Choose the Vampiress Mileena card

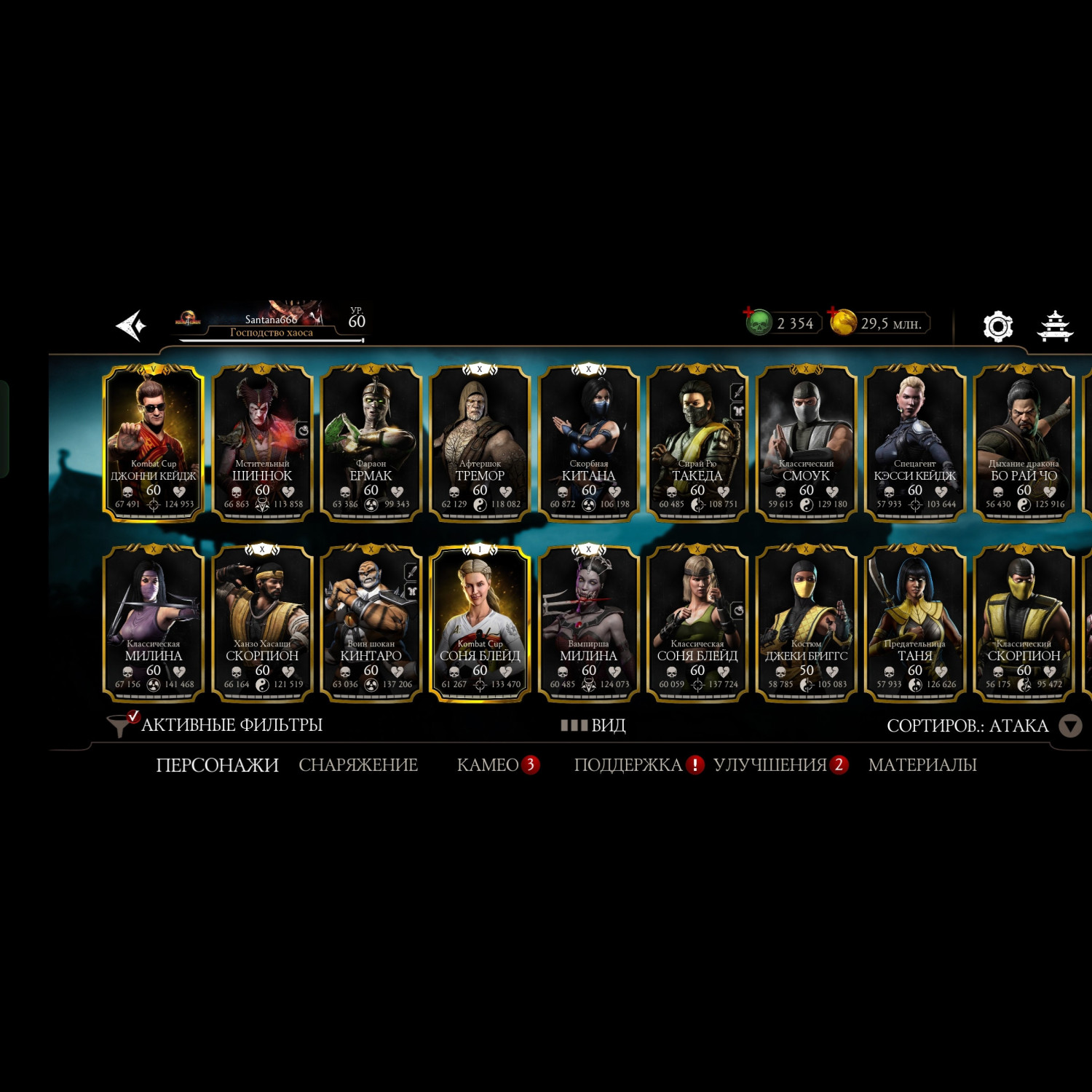pos(588,623)
